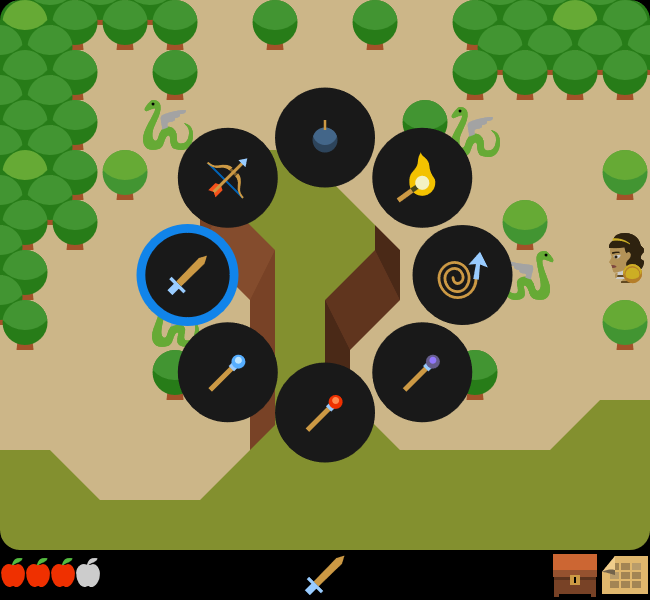Screen dimensions: 650x600
Task: Equip the purple orb wand
Action: click(422, 372)
